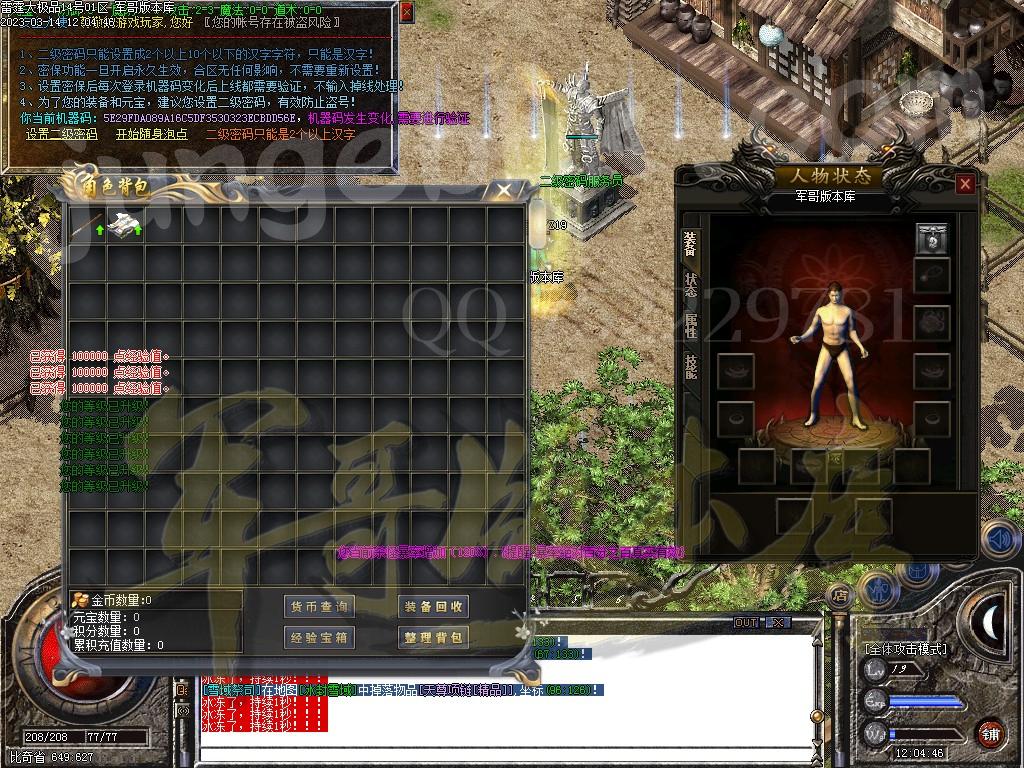Image resolution: width=1024 pixels, height=768 pixels.
Task: Toggle the blue speaker sound button
Action: (x=999, y=539)
